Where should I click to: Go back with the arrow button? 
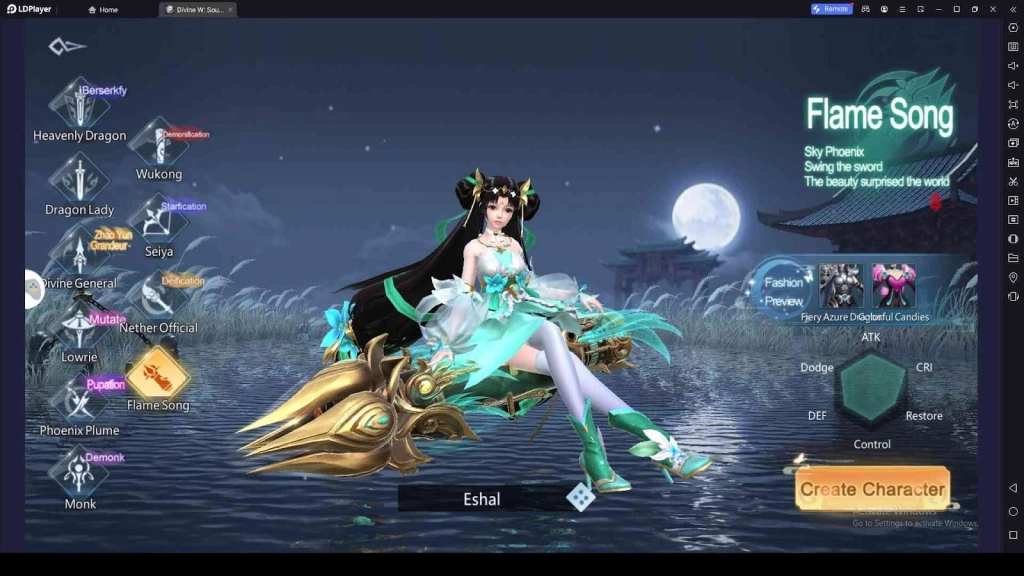(67, 46)
